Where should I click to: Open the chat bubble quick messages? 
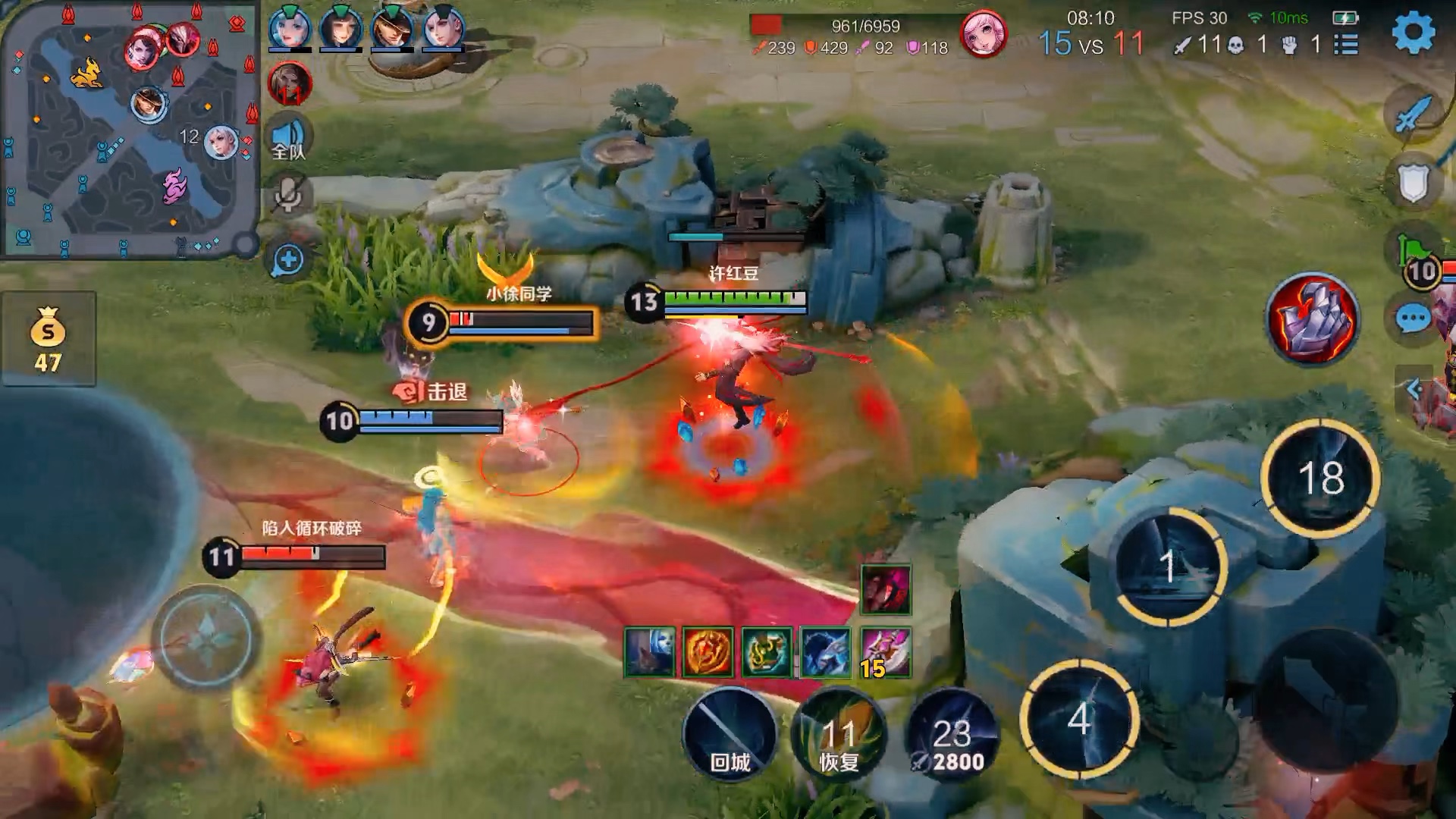(x=1413, y=319)
